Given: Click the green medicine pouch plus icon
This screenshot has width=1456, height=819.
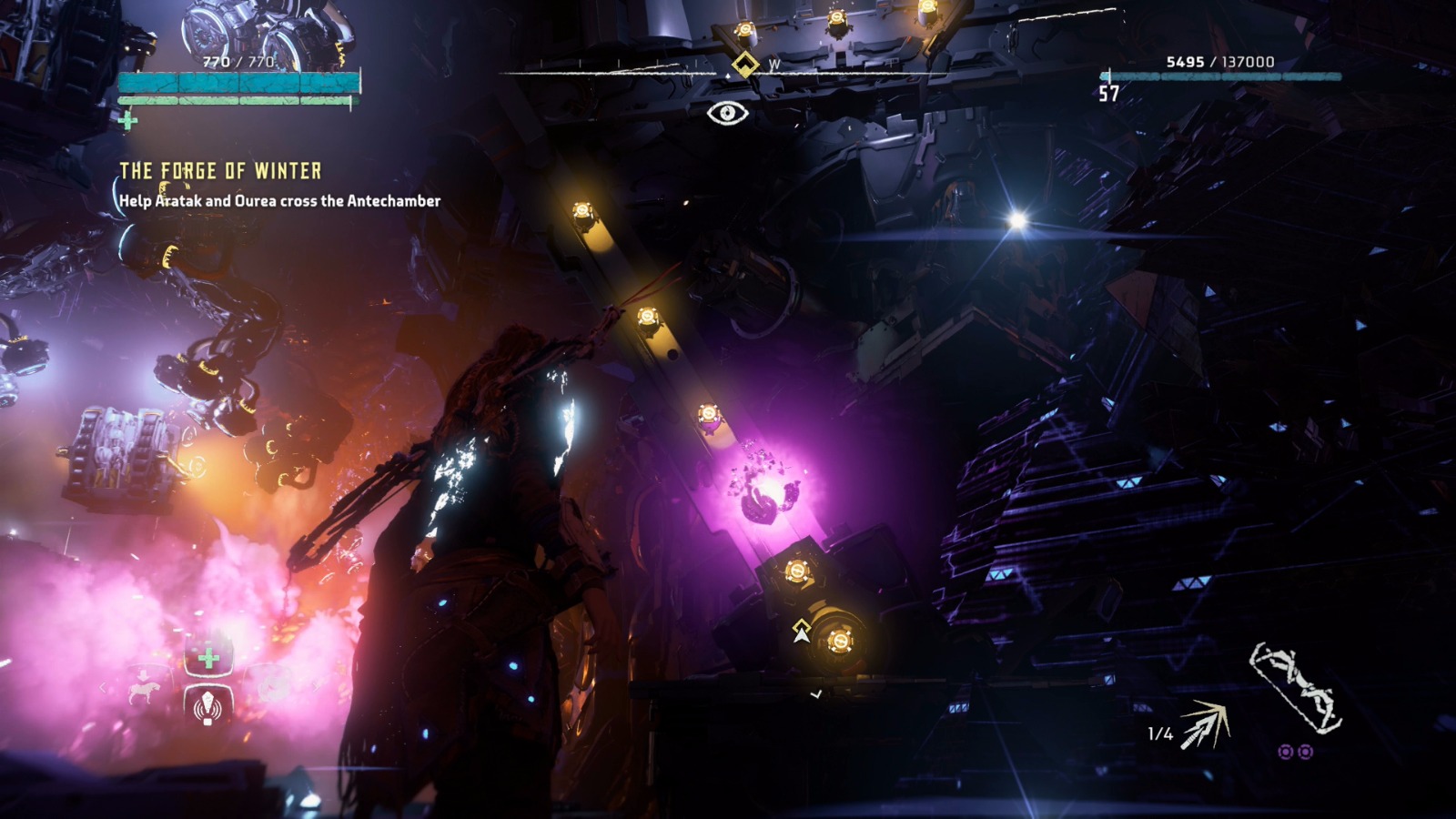Looking at the screenshot, I should pyautogui.click(x=127, y=120).
